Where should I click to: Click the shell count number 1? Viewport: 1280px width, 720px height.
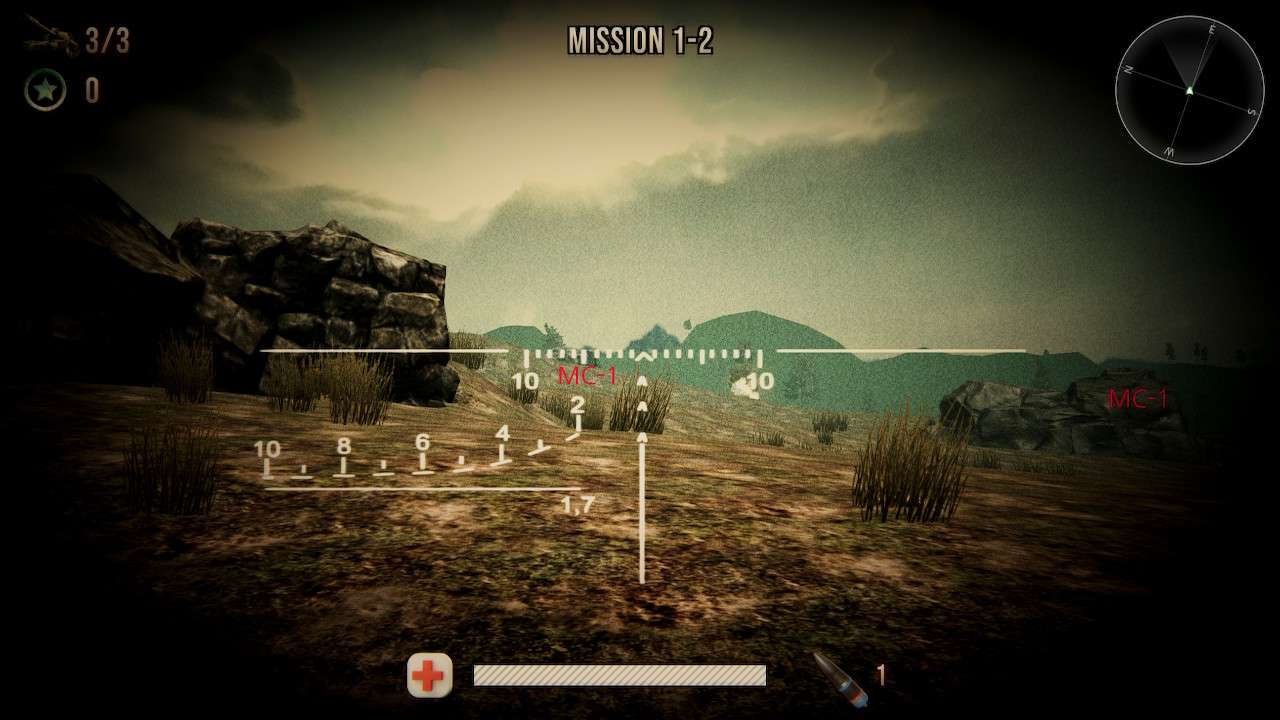coord(883,676)
